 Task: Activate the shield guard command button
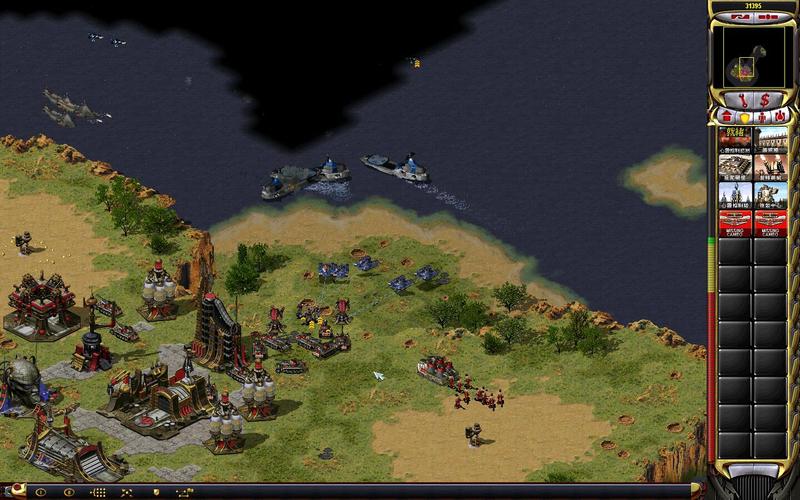tap(156, 492)
